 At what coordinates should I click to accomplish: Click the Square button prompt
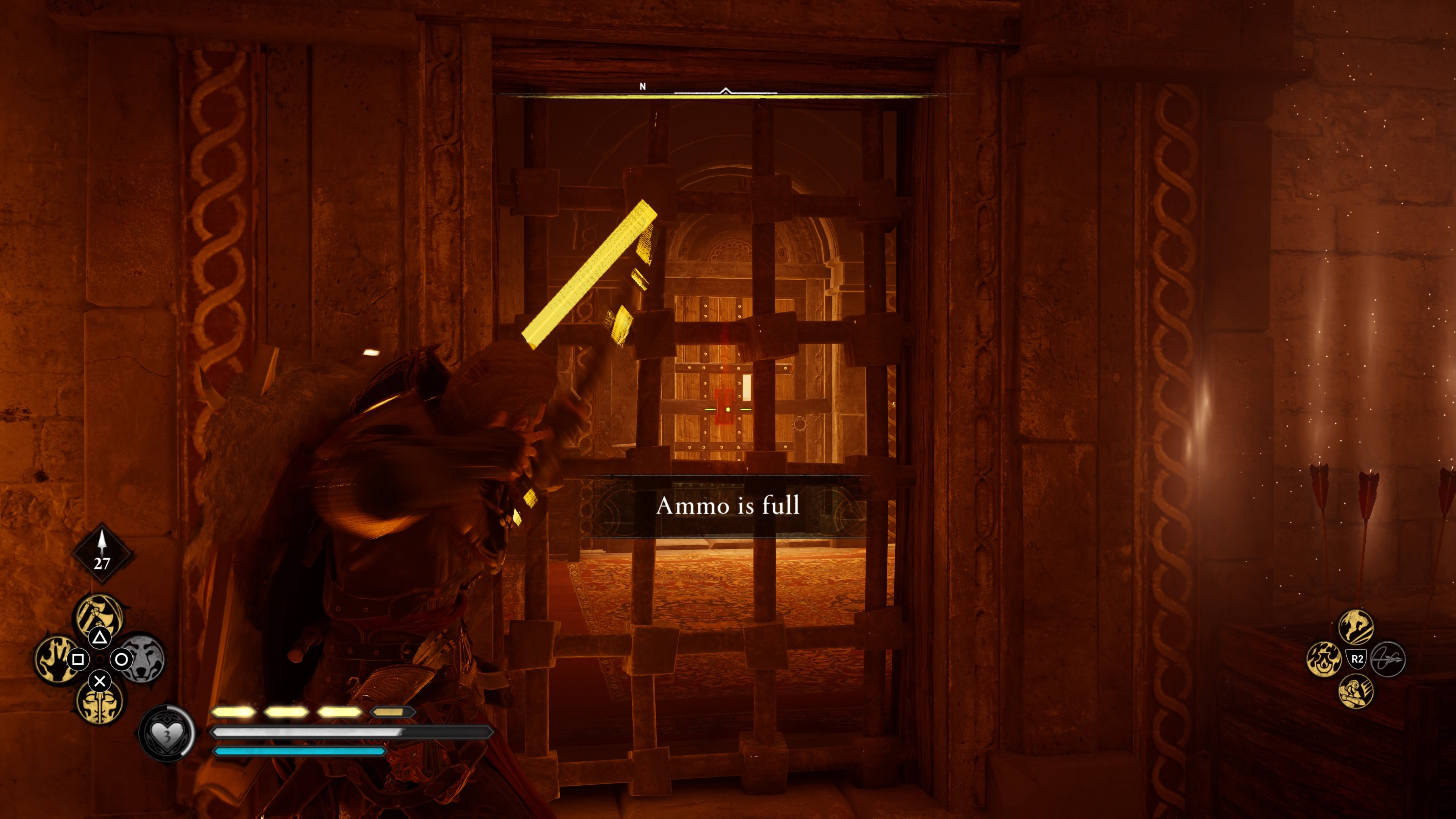click(x=78, y=659)
